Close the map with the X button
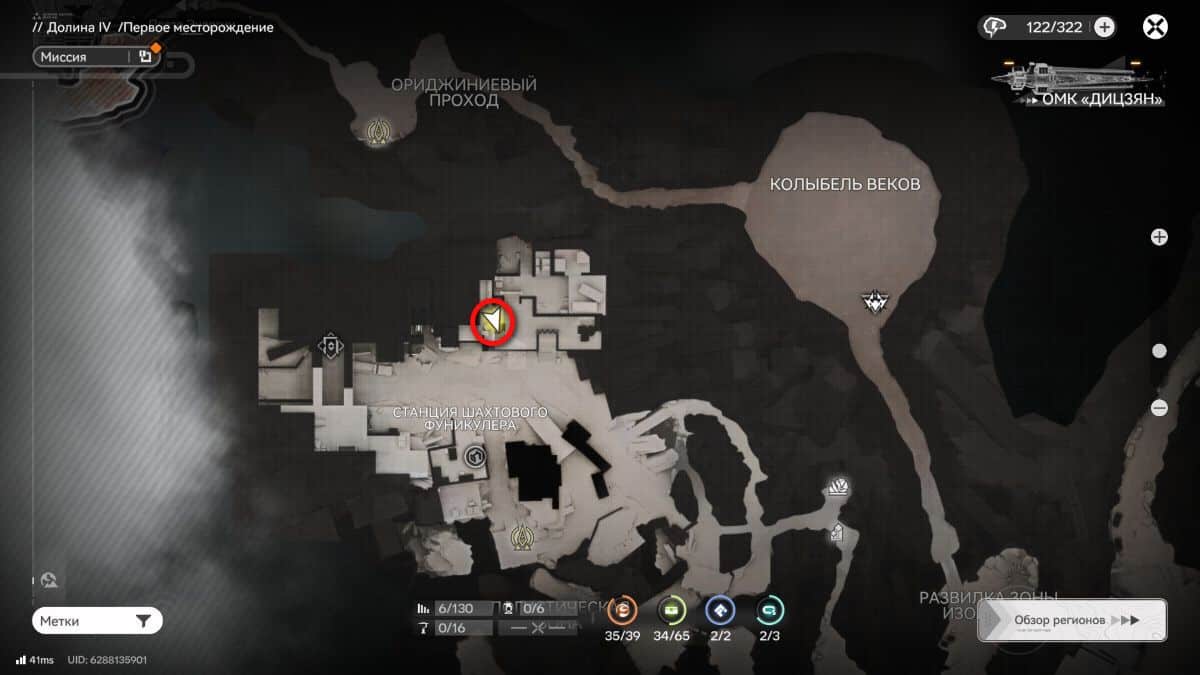Viewport: 1200px width, 675px height. coord(1156,27)
